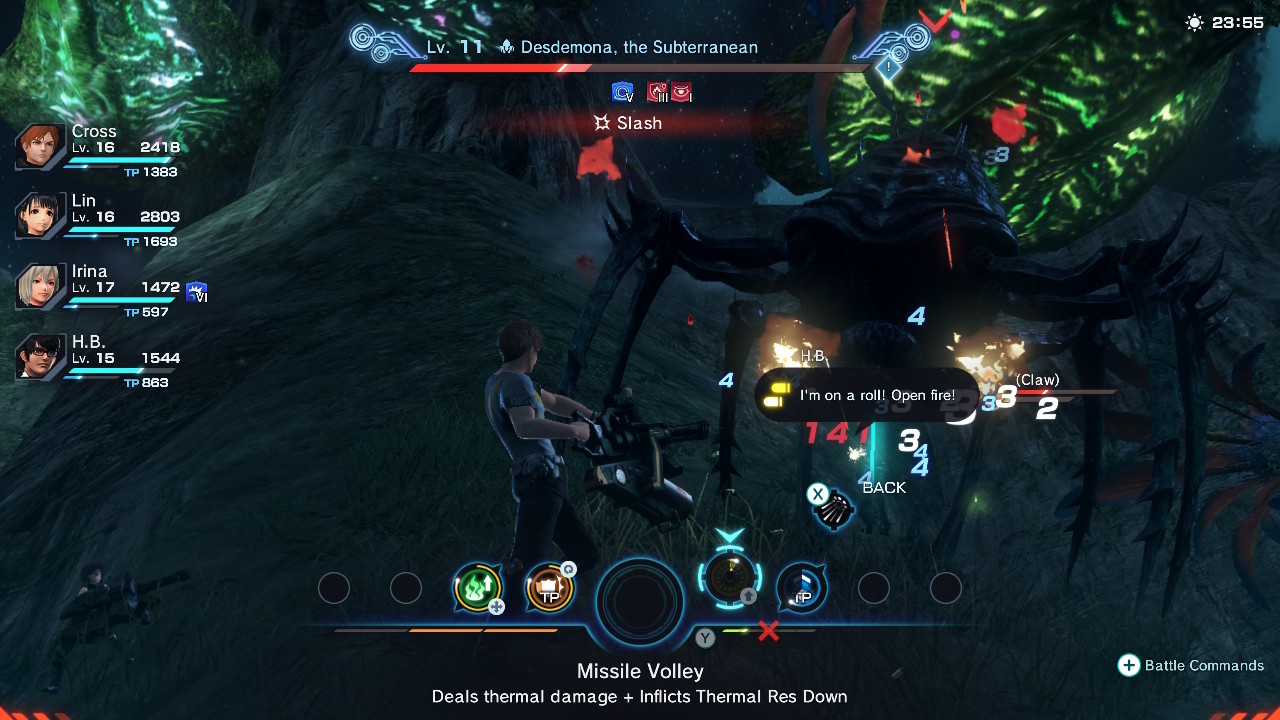This screenshot has height=720, width=1280.
Task: Target the enemy's Claw appendage label
Action: pyautogui.click(x=1037, y=380)
